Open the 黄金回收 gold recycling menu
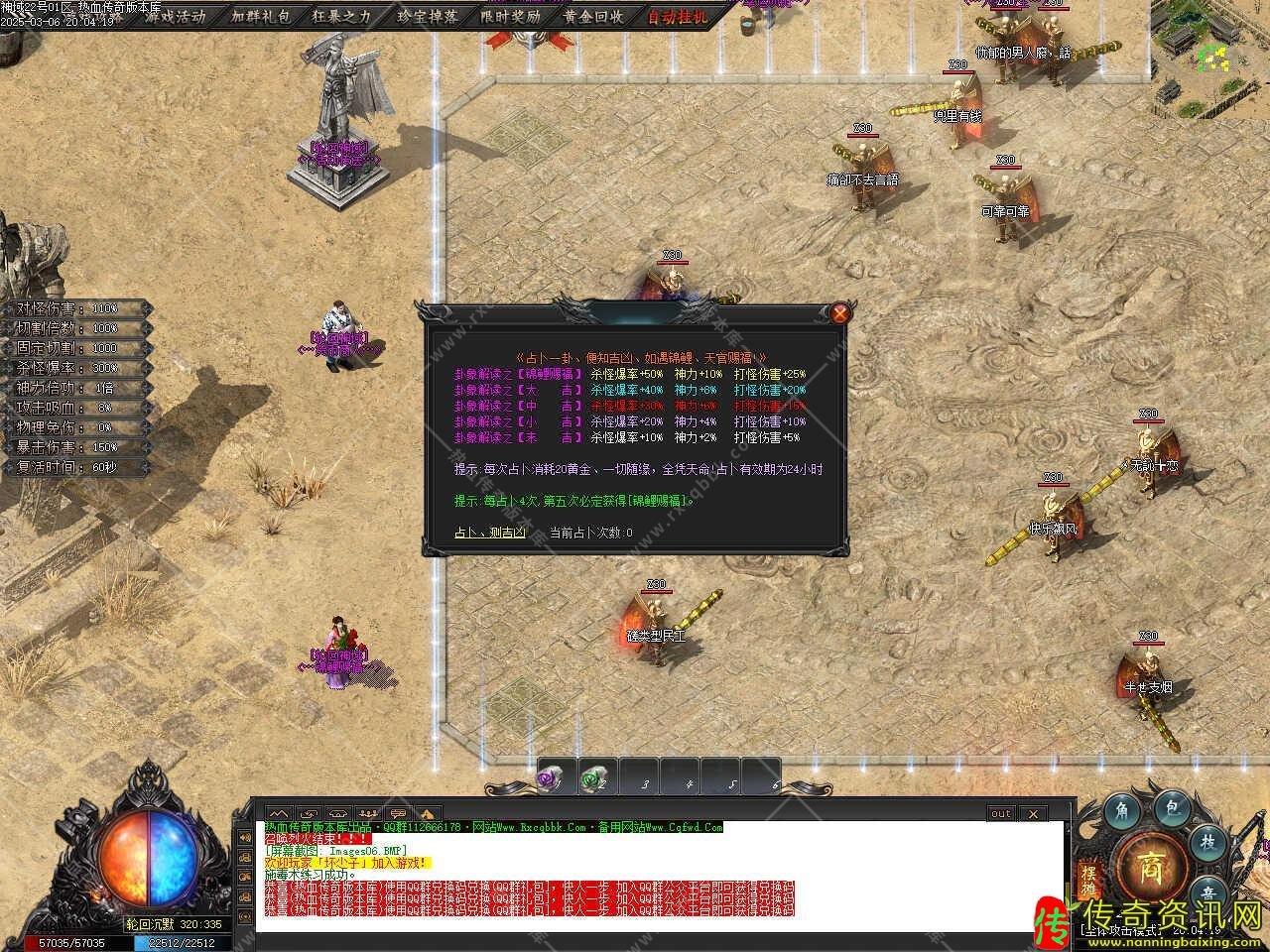Screen dimensions: 1270x952 click(593, 16)
